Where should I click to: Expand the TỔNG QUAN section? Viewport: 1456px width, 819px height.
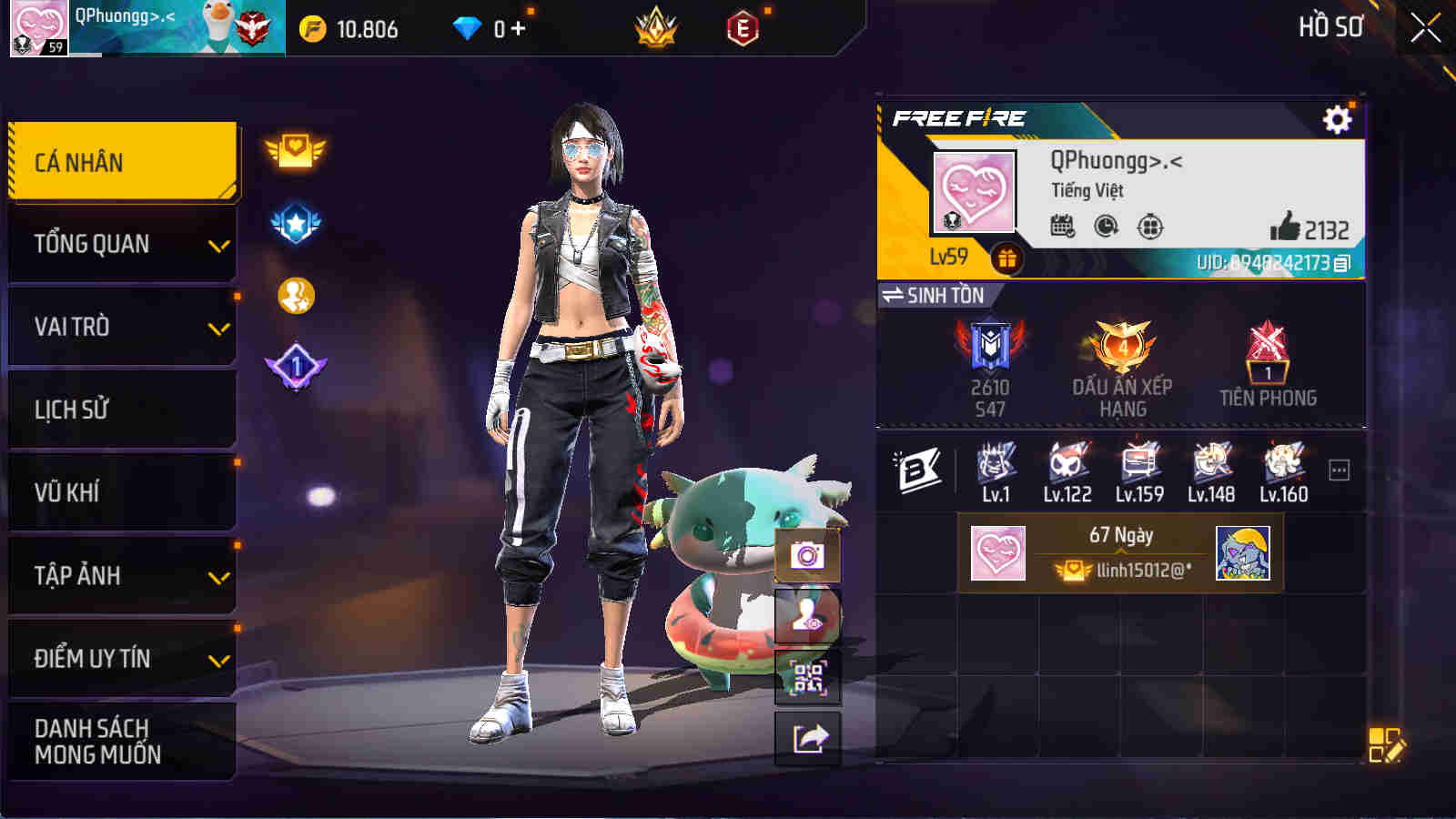pos(123,243)
